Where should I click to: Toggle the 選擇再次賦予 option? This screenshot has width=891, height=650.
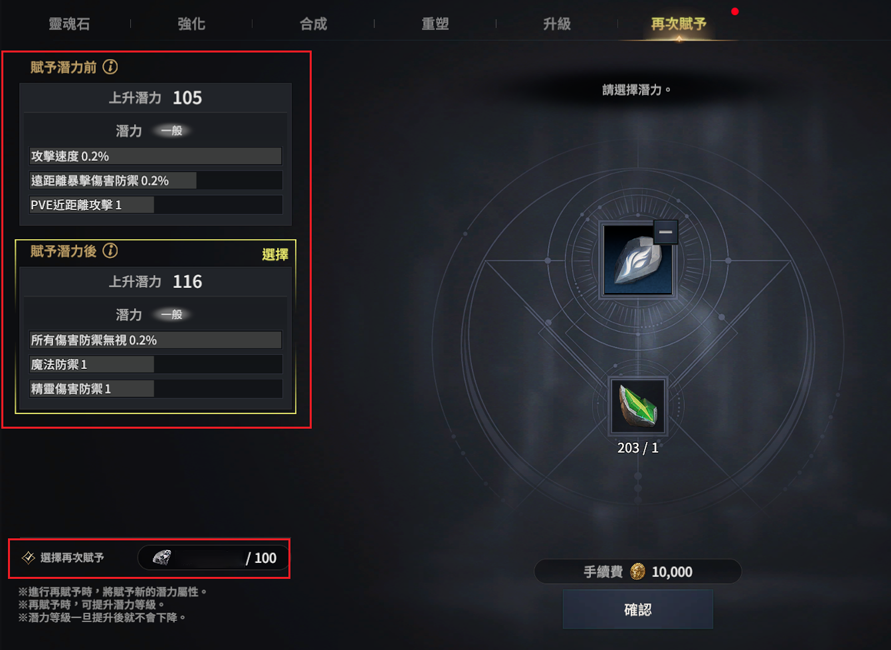(x=29, y=557)
